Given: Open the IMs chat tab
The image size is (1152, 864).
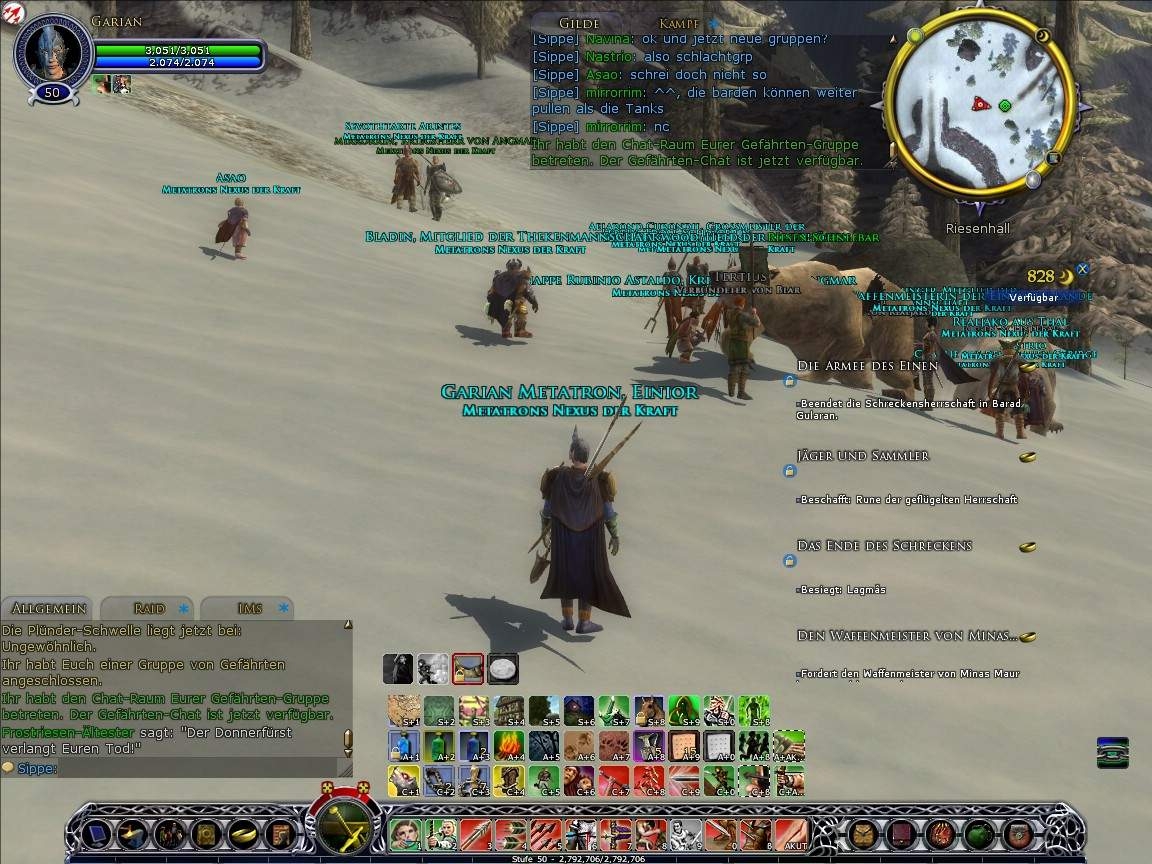Looking at the screenshot, I should click(x=250, y=608).
